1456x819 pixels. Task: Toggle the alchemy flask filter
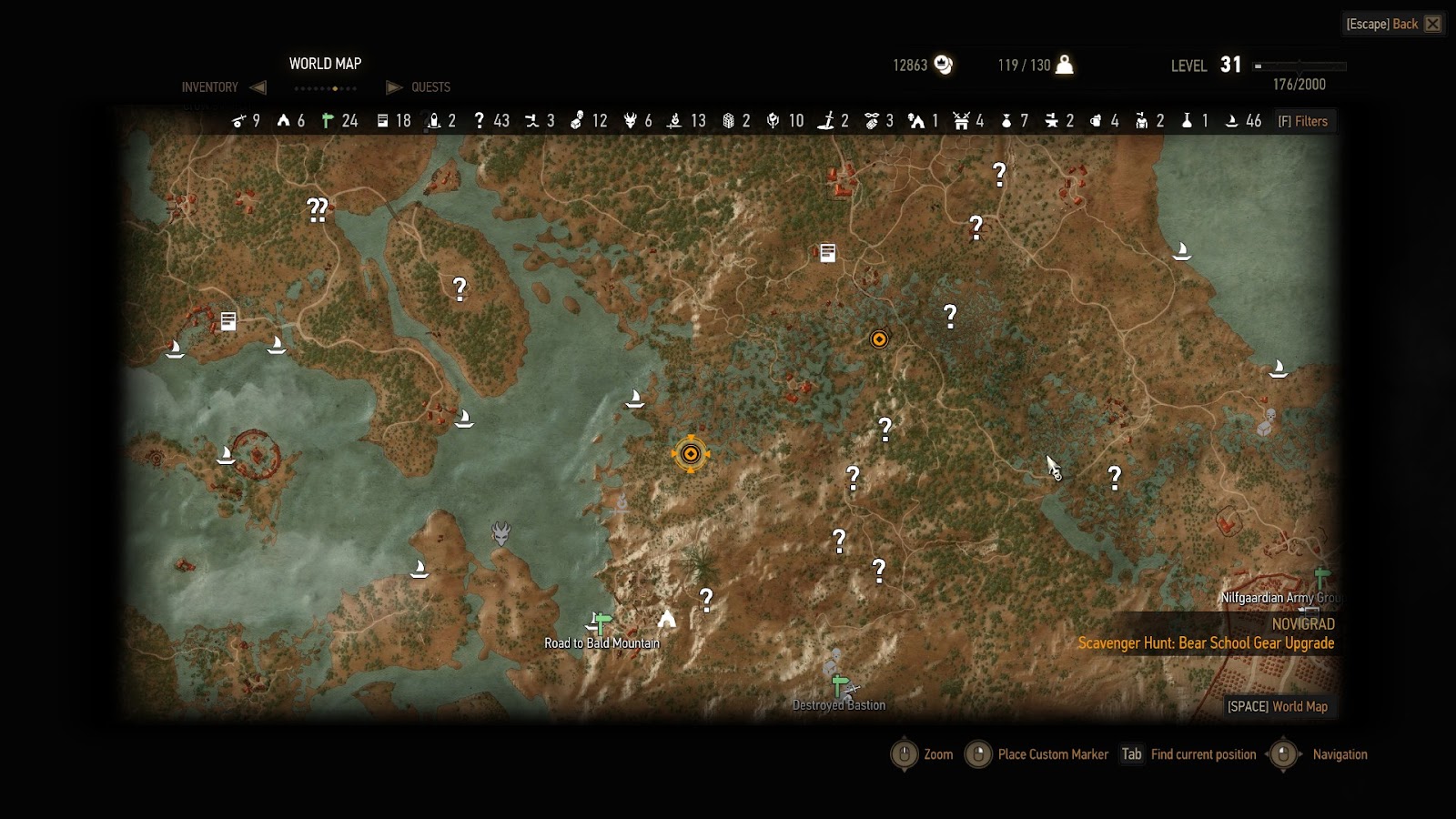[1187, 121]
